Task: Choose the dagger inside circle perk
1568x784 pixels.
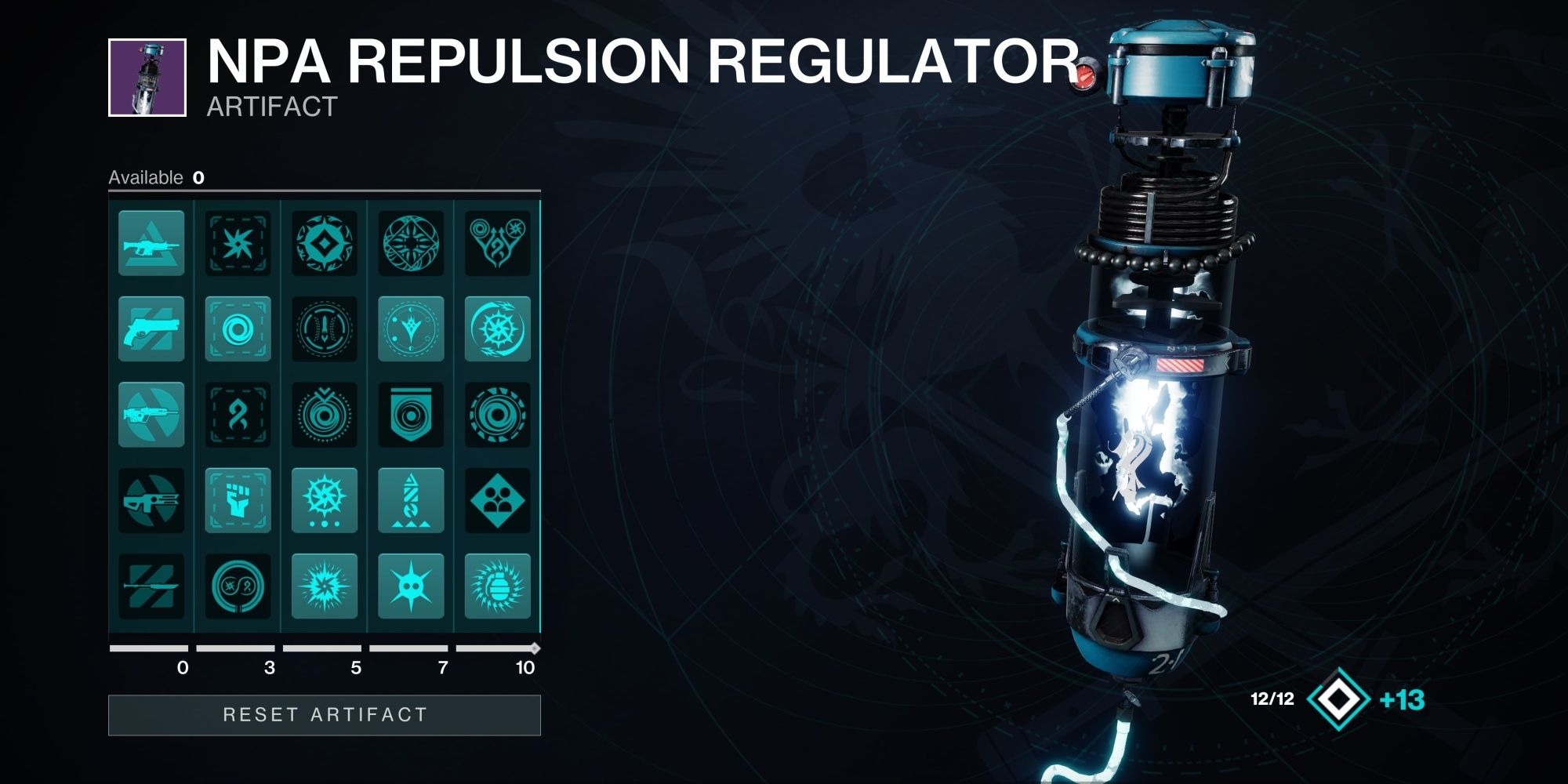Action: tap(325, 328)
